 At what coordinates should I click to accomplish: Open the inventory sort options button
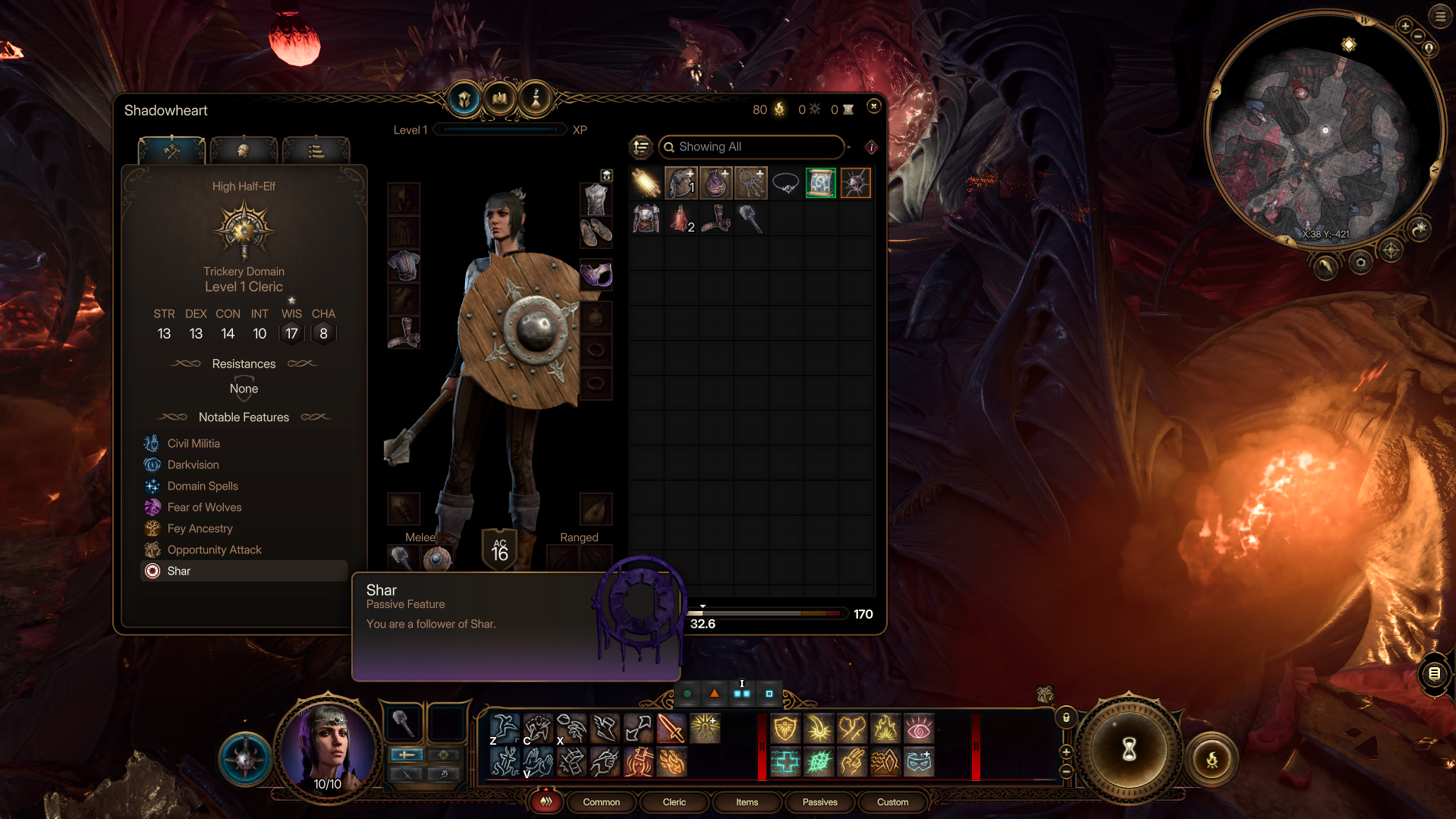click(x=641, y=146)
